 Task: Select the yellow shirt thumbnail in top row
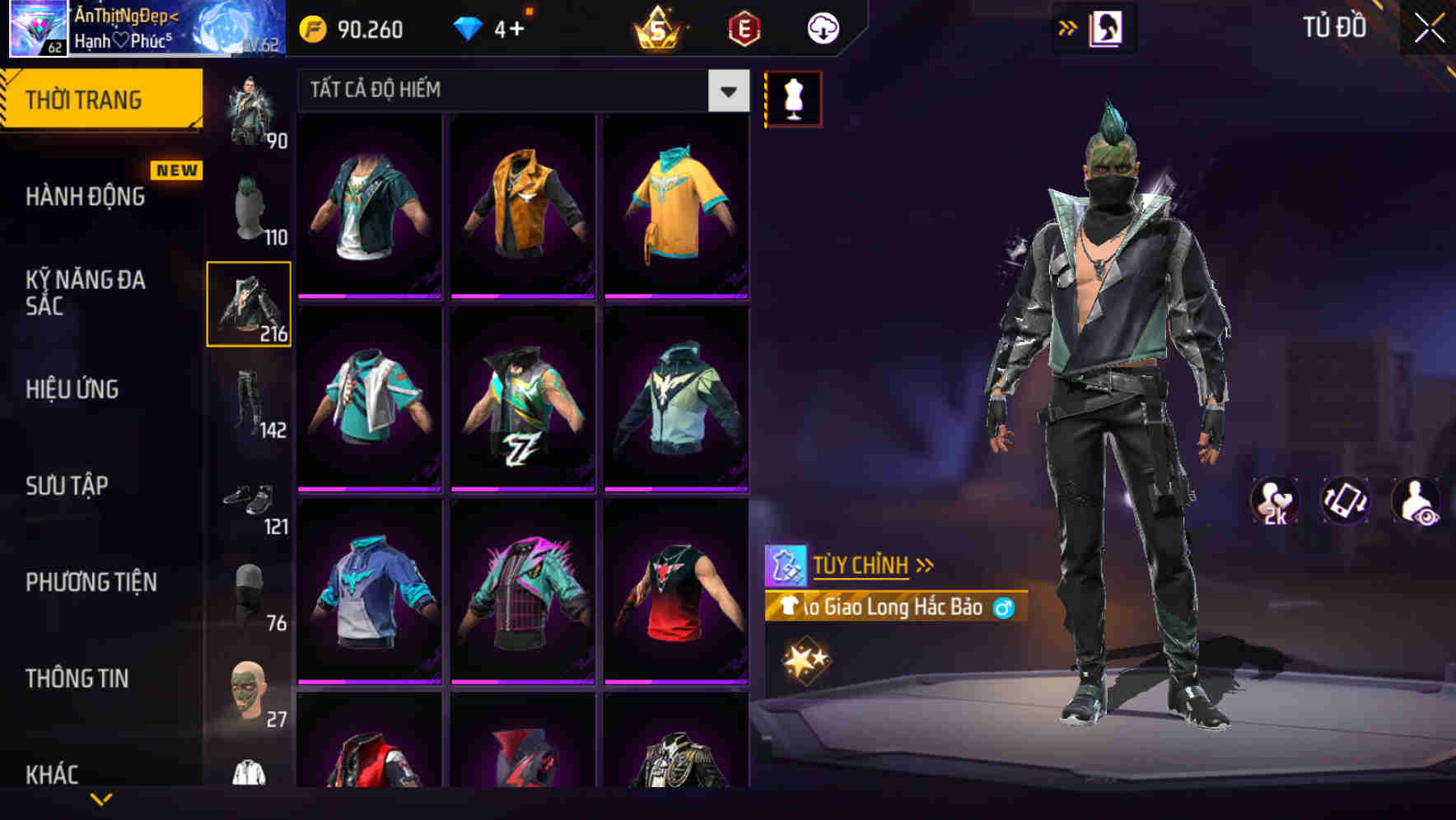coord(675,203)
